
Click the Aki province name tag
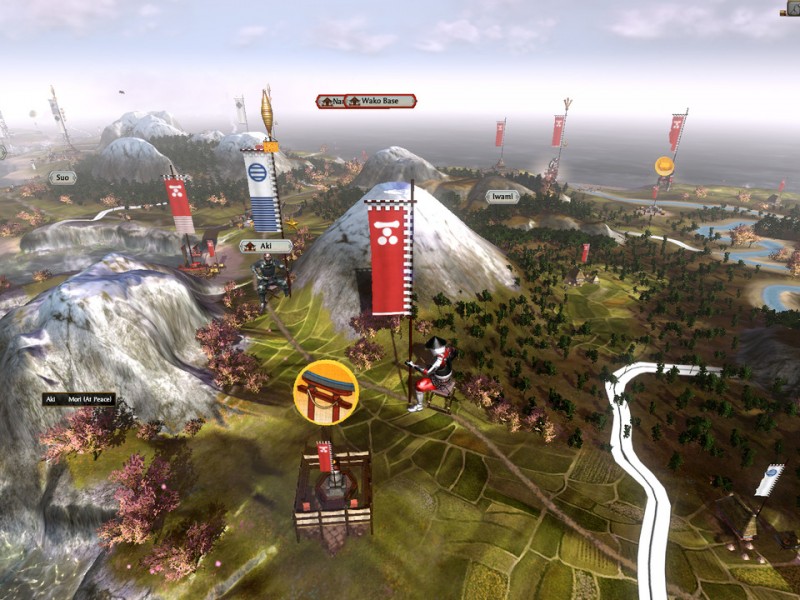pos(267,245)
